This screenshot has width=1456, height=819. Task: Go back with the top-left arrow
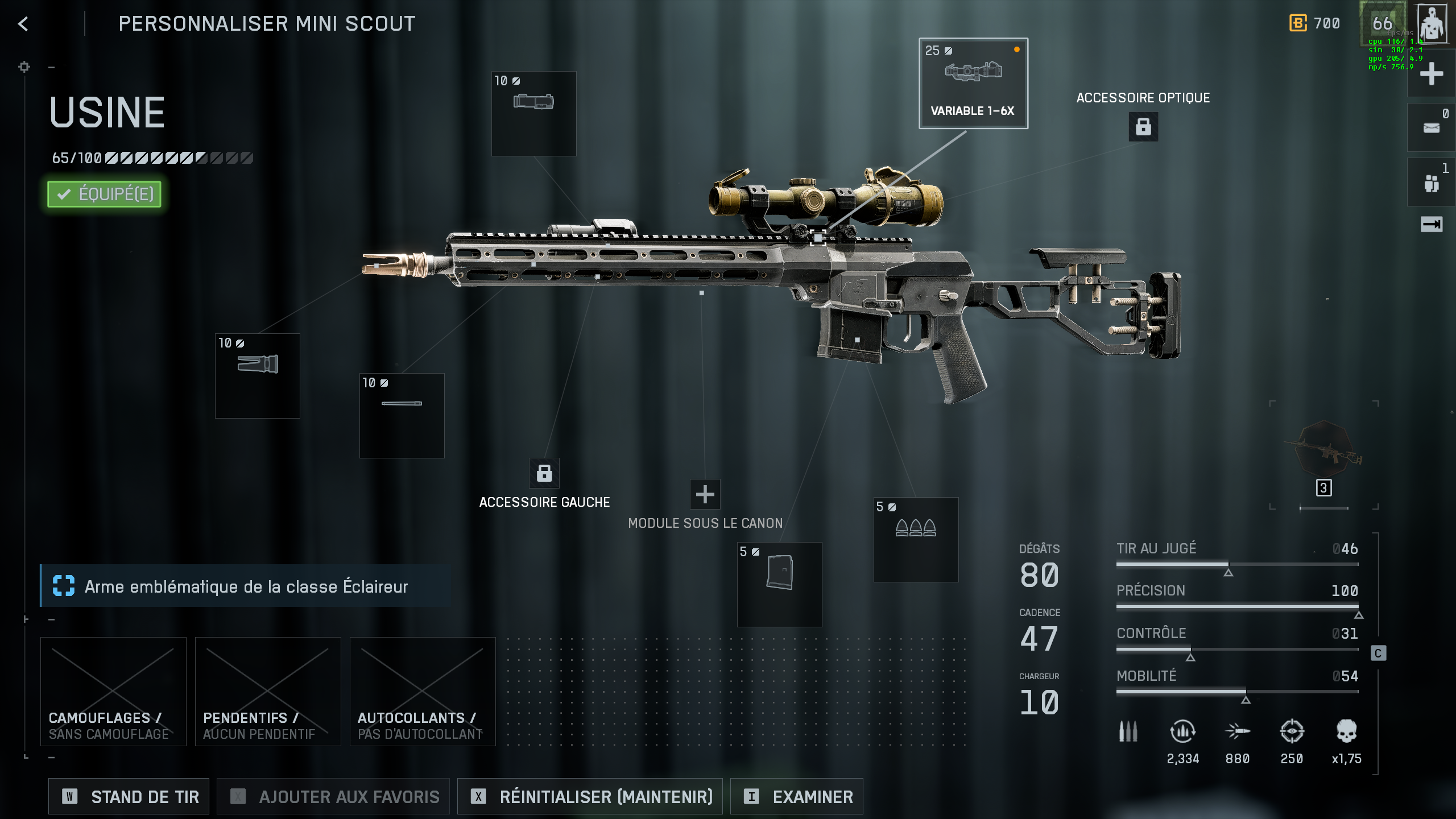coord(23,24)
